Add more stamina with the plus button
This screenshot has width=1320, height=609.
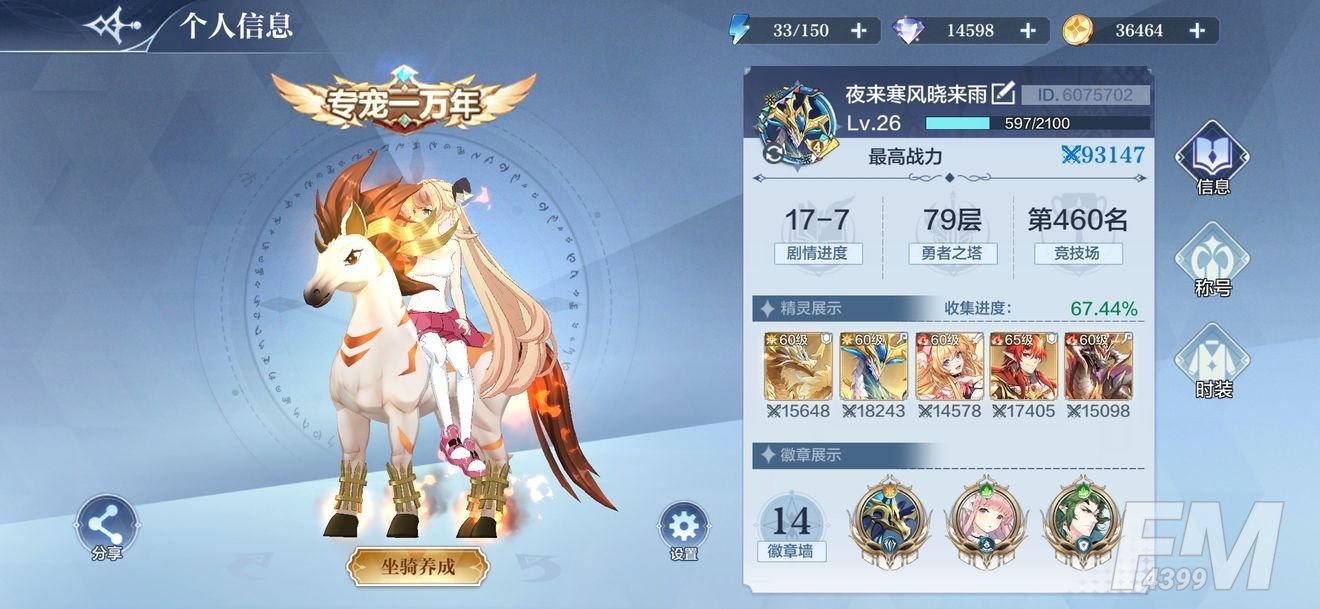click(x=858, y=31)
